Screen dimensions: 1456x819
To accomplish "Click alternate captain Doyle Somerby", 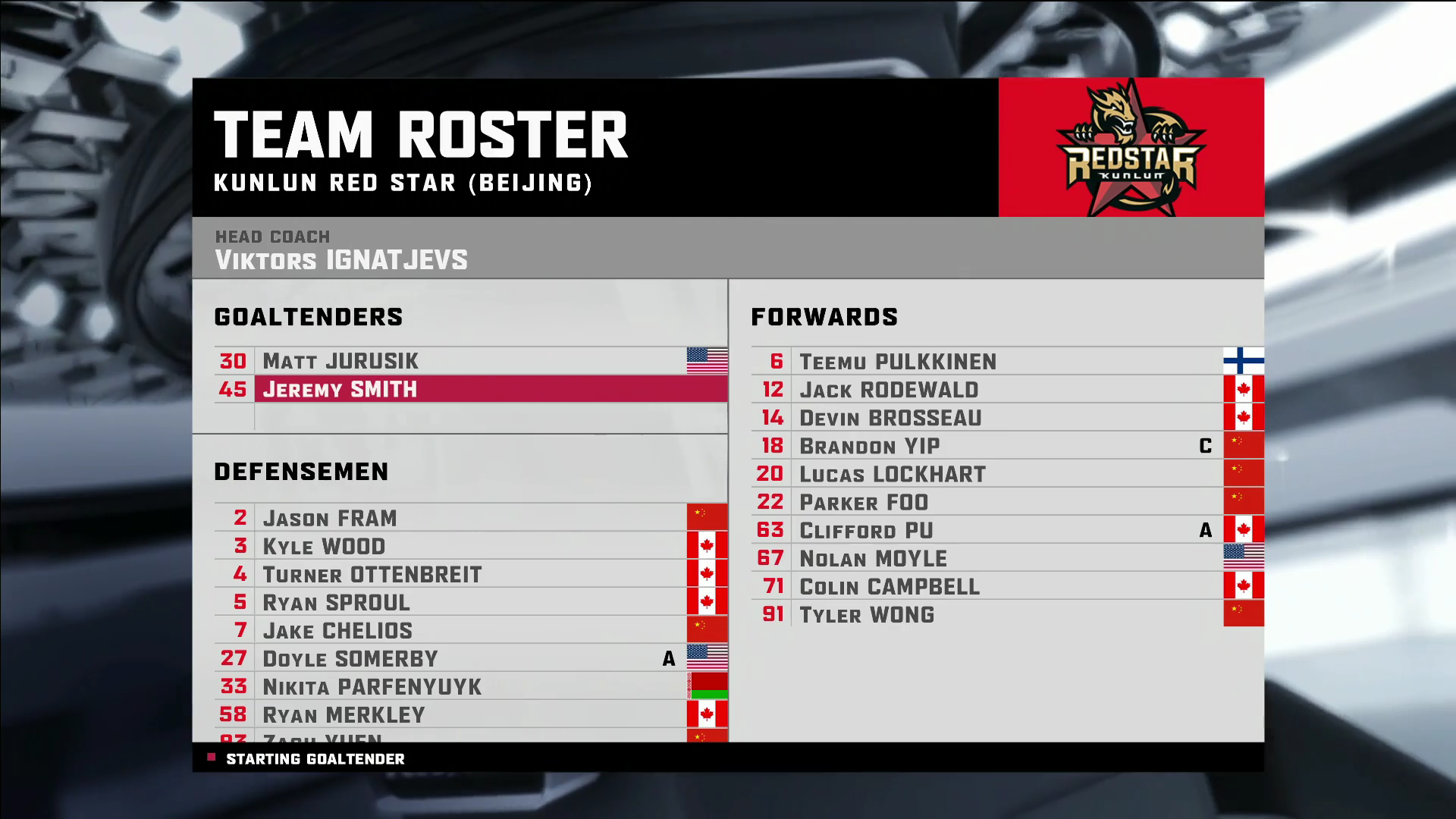I will (x=350, y=658).
